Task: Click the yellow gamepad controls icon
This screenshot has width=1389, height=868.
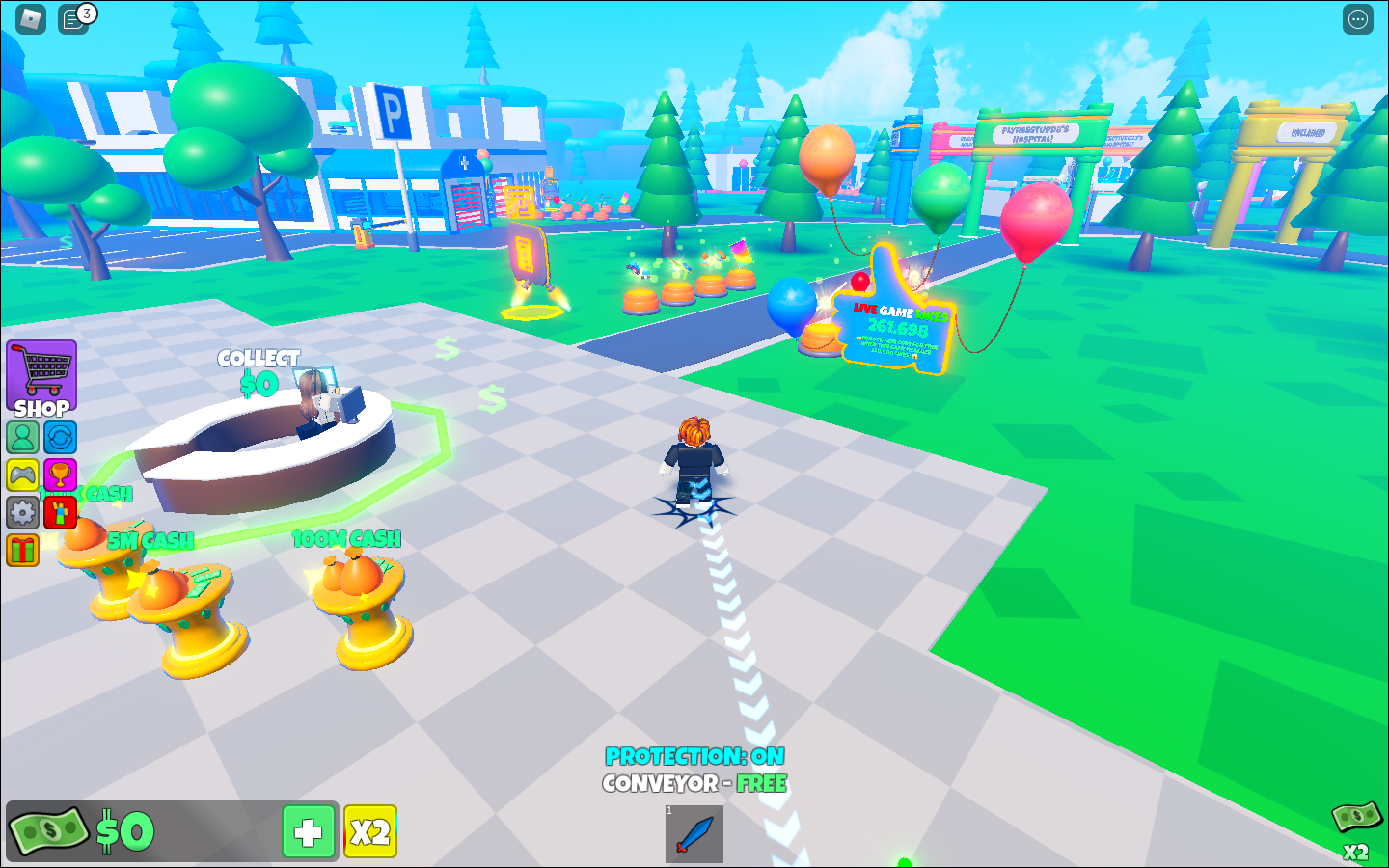Action: click(x=23, y=475)
